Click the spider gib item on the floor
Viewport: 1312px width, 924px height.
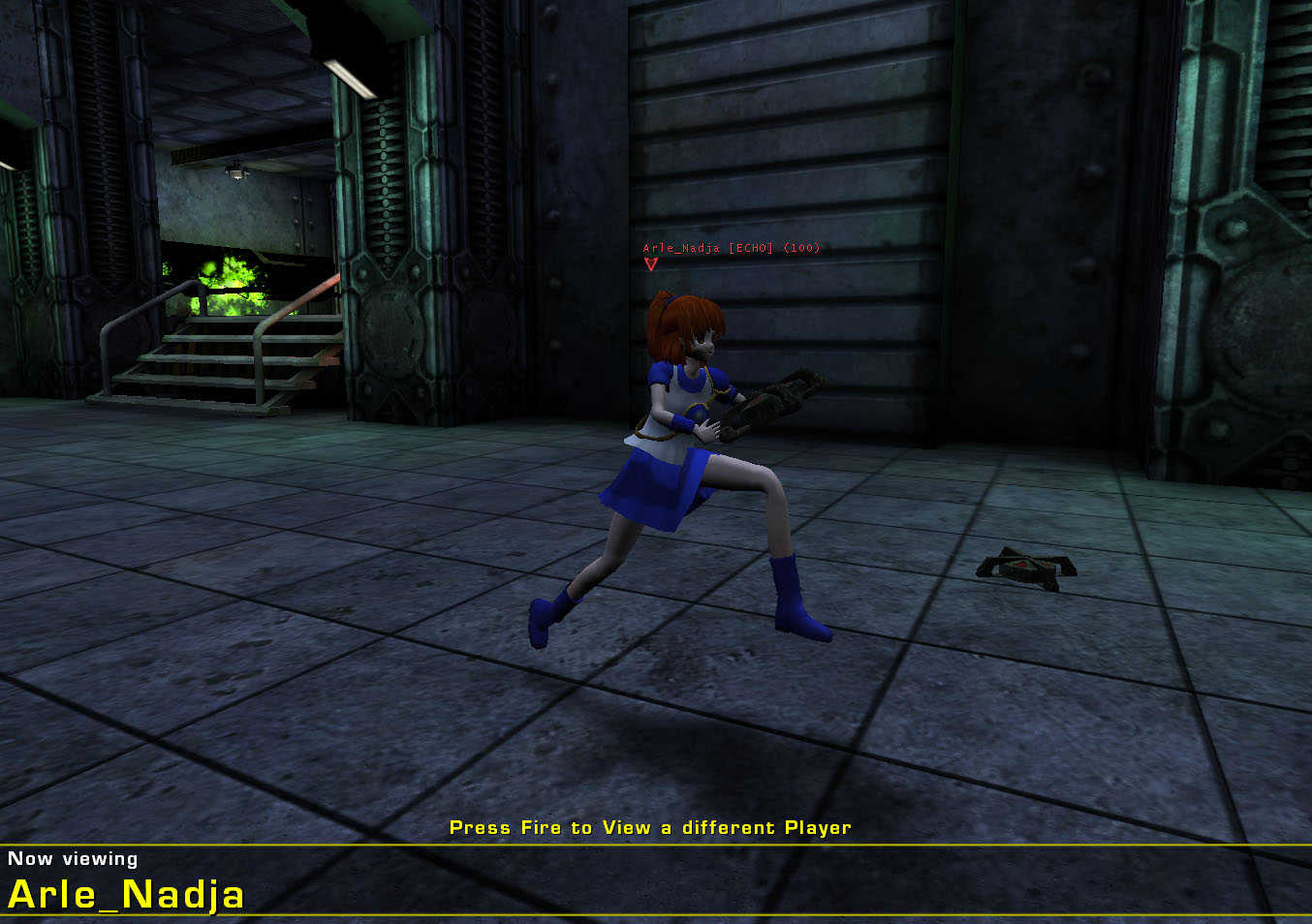[1029, 568]
